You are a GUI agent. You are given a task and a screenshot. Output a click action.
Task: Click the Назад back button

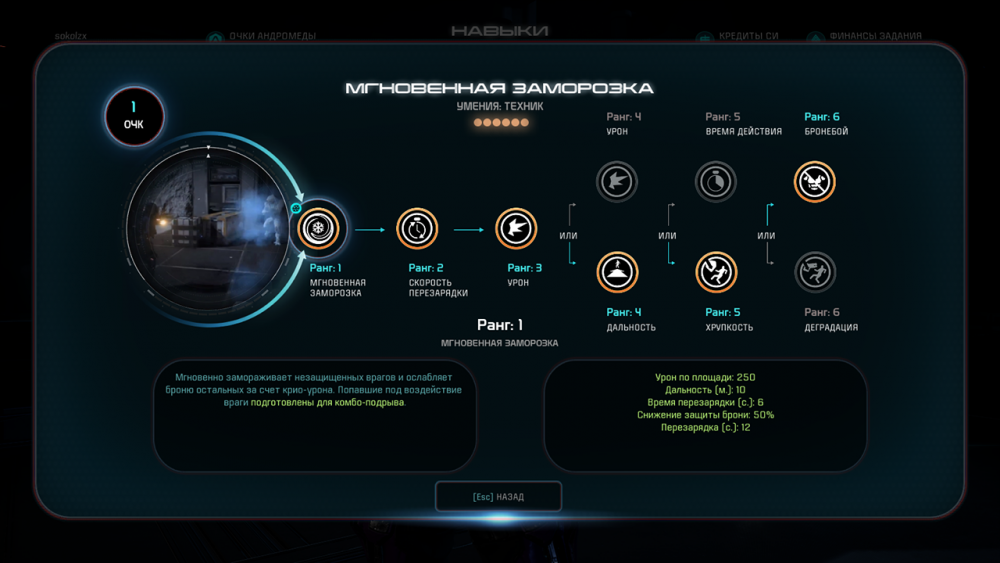point(498,496)
